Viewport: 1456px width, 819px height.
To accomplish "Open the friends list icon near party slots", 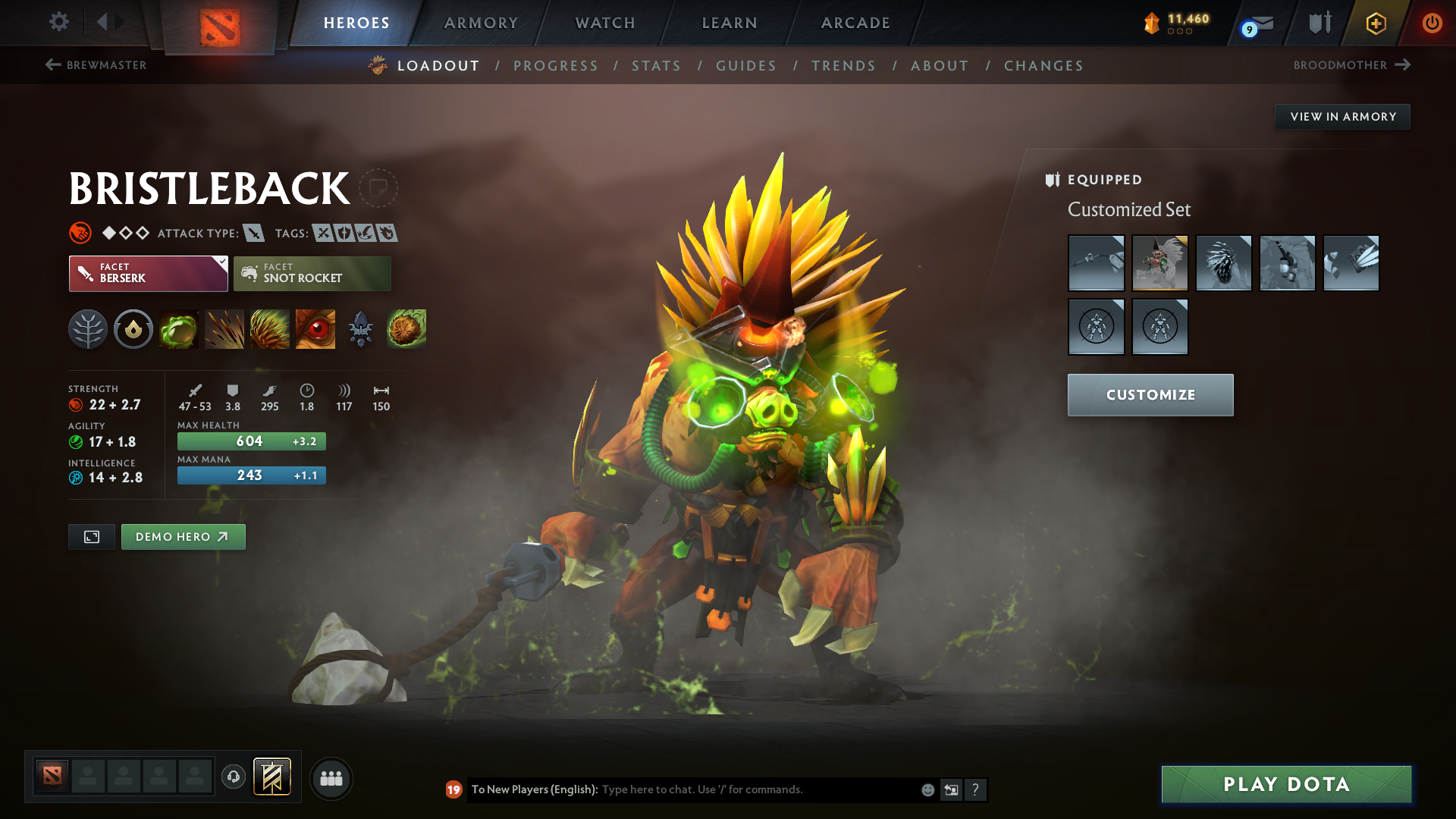I will [331, 778].
